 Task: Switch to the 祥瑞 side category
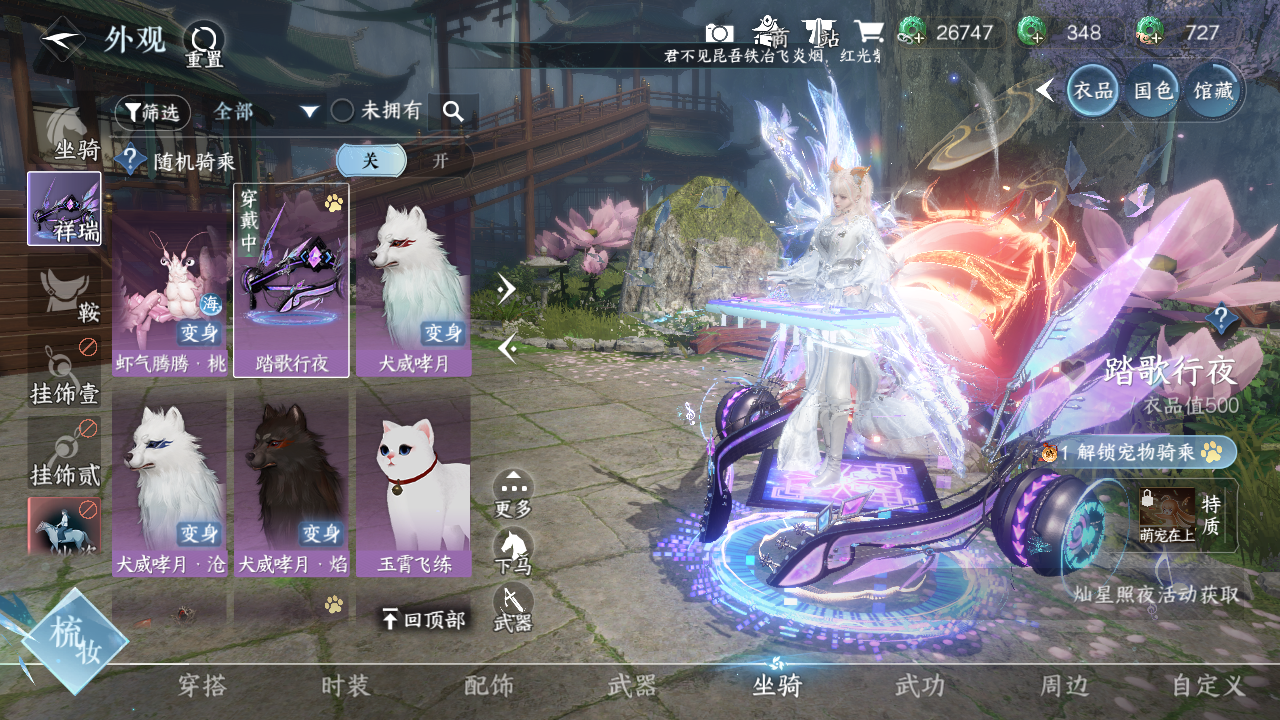coord(64,208)
